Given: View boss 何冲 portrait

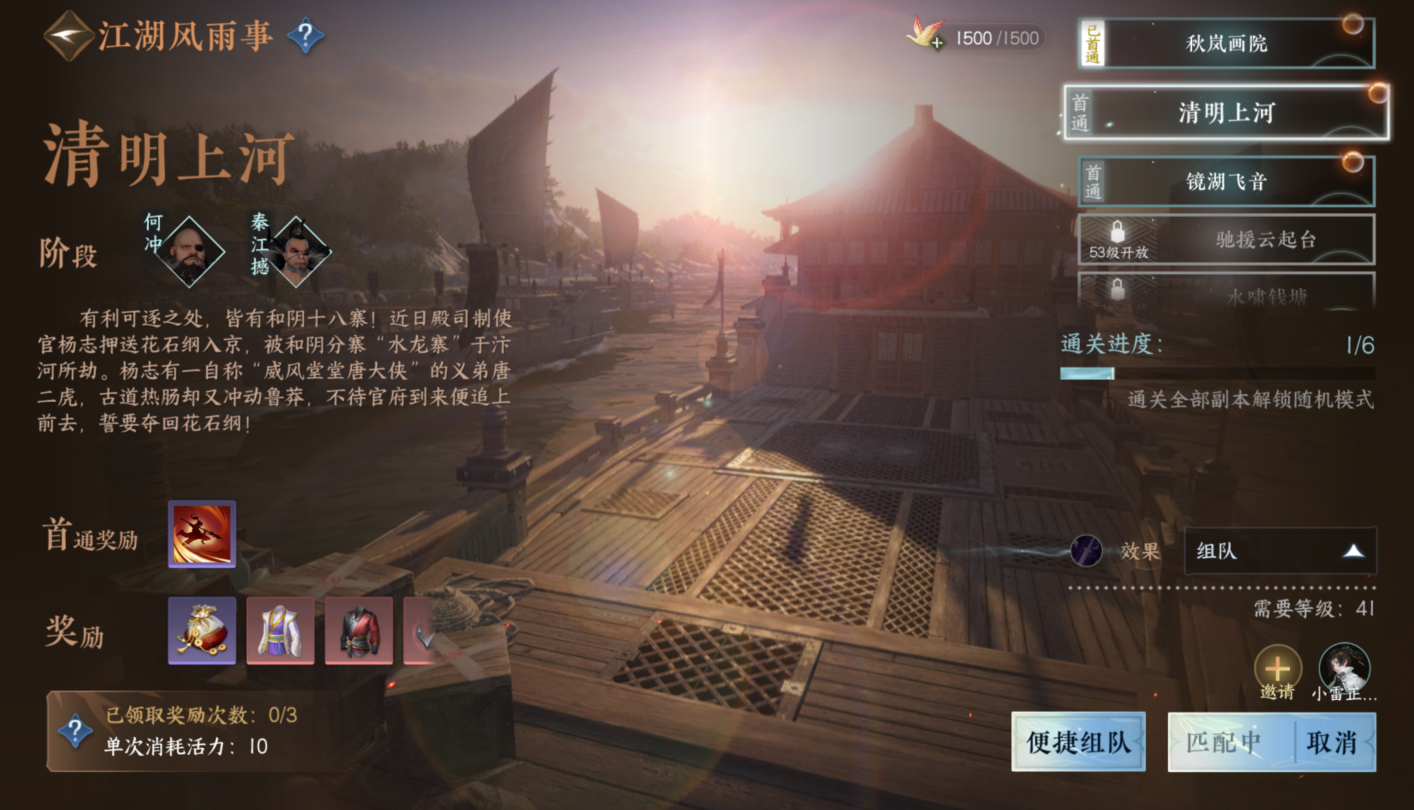Looking at the screenshot, I should 193,250.
